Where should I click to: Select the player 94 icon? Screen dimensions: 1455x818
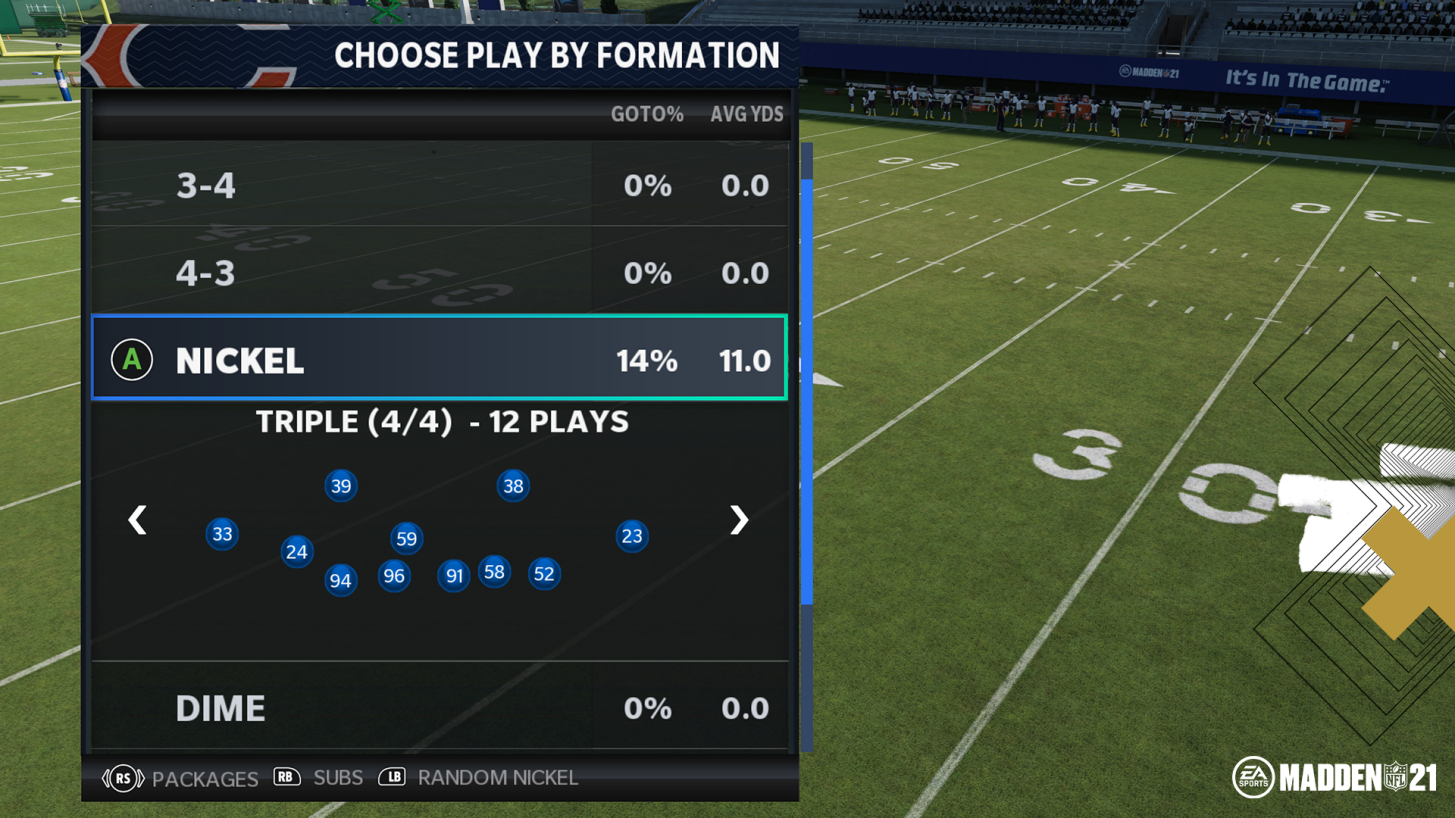(339, 580)
